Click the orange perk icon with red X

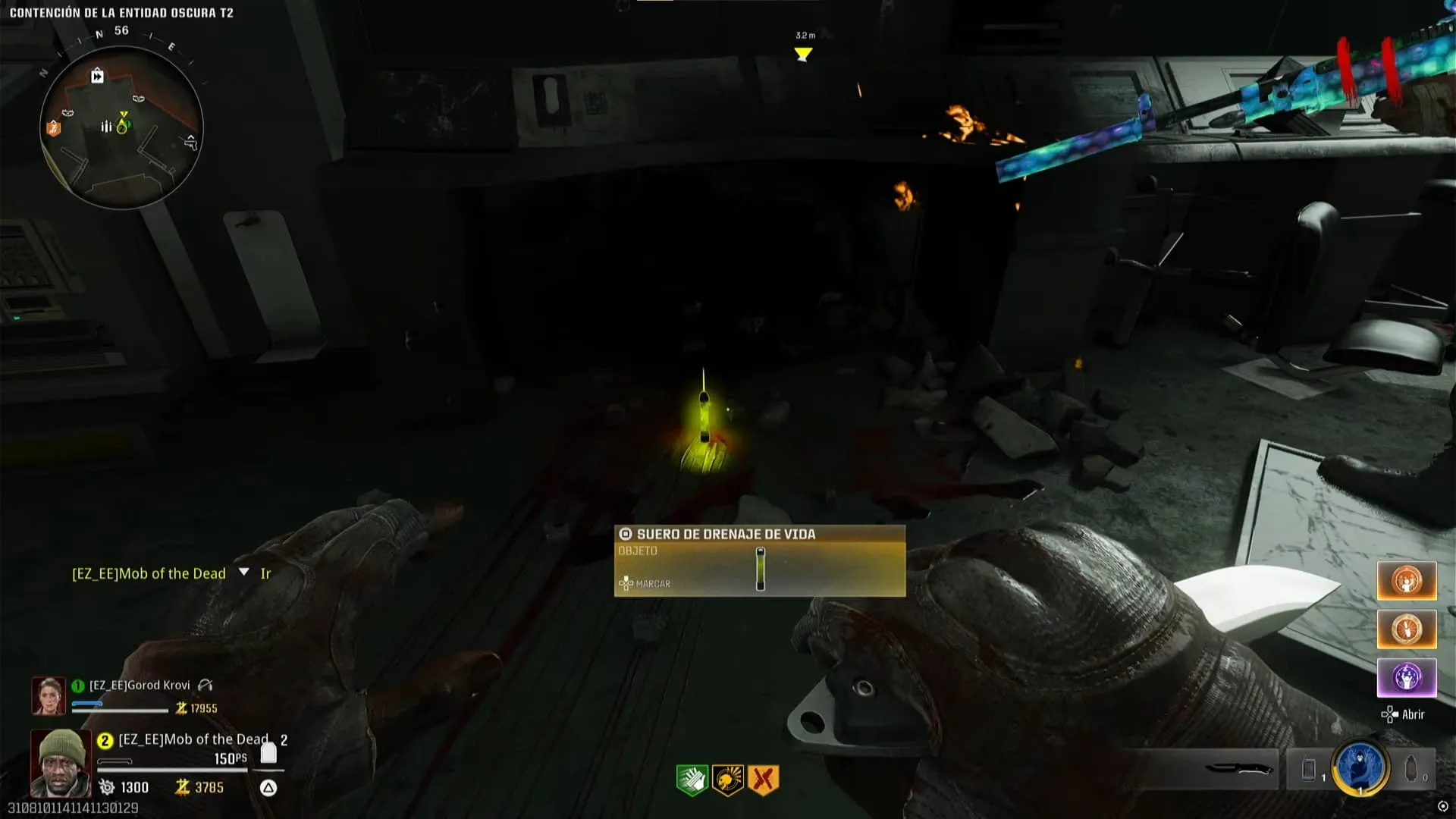(x=763, y=780)
